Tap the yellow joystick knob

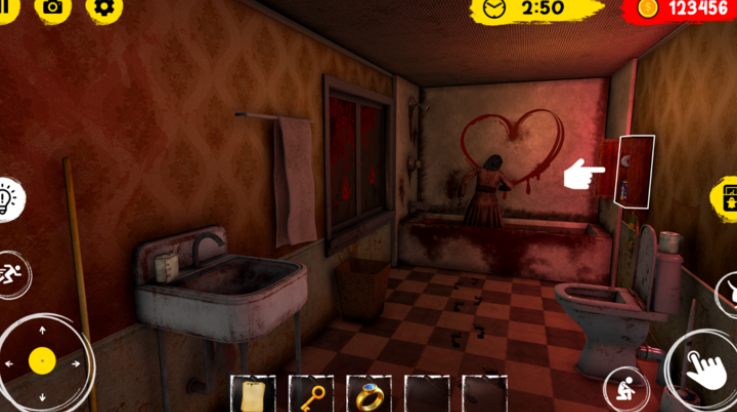click(x=41, y=360)
